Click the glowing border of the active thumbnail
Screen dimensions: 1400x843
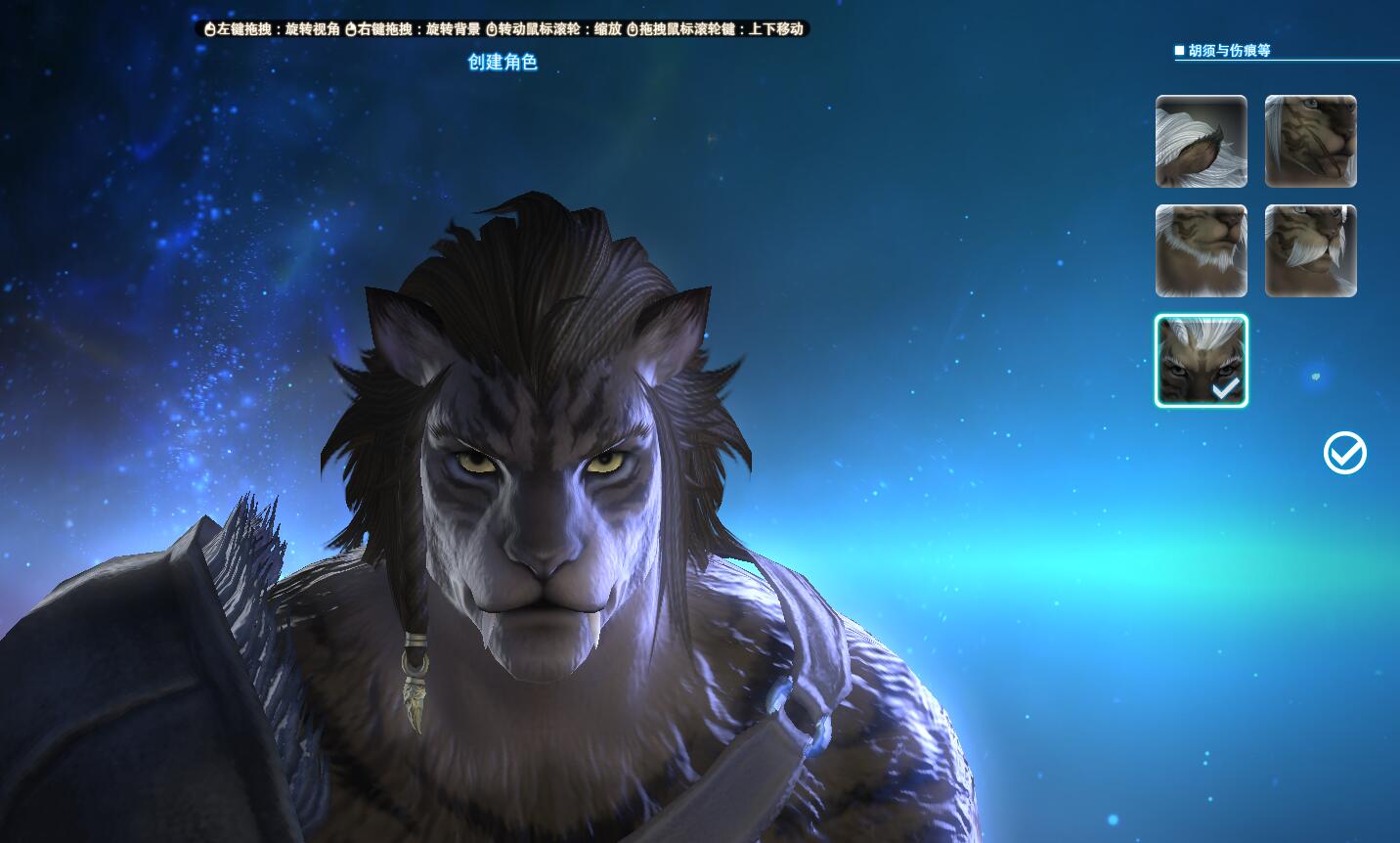[x=1201, y=315]
